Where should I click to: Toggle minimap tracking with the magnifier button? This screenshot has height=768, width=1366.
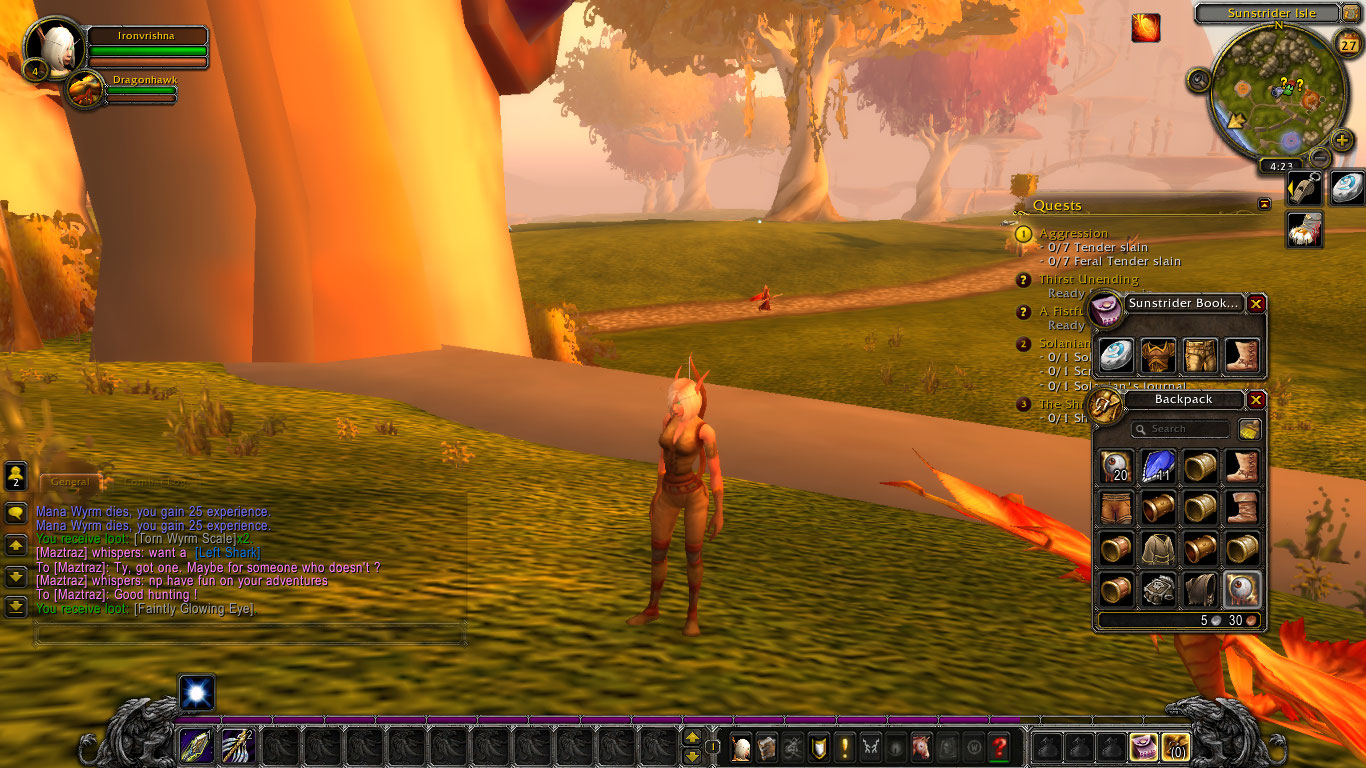[1199, 80]
